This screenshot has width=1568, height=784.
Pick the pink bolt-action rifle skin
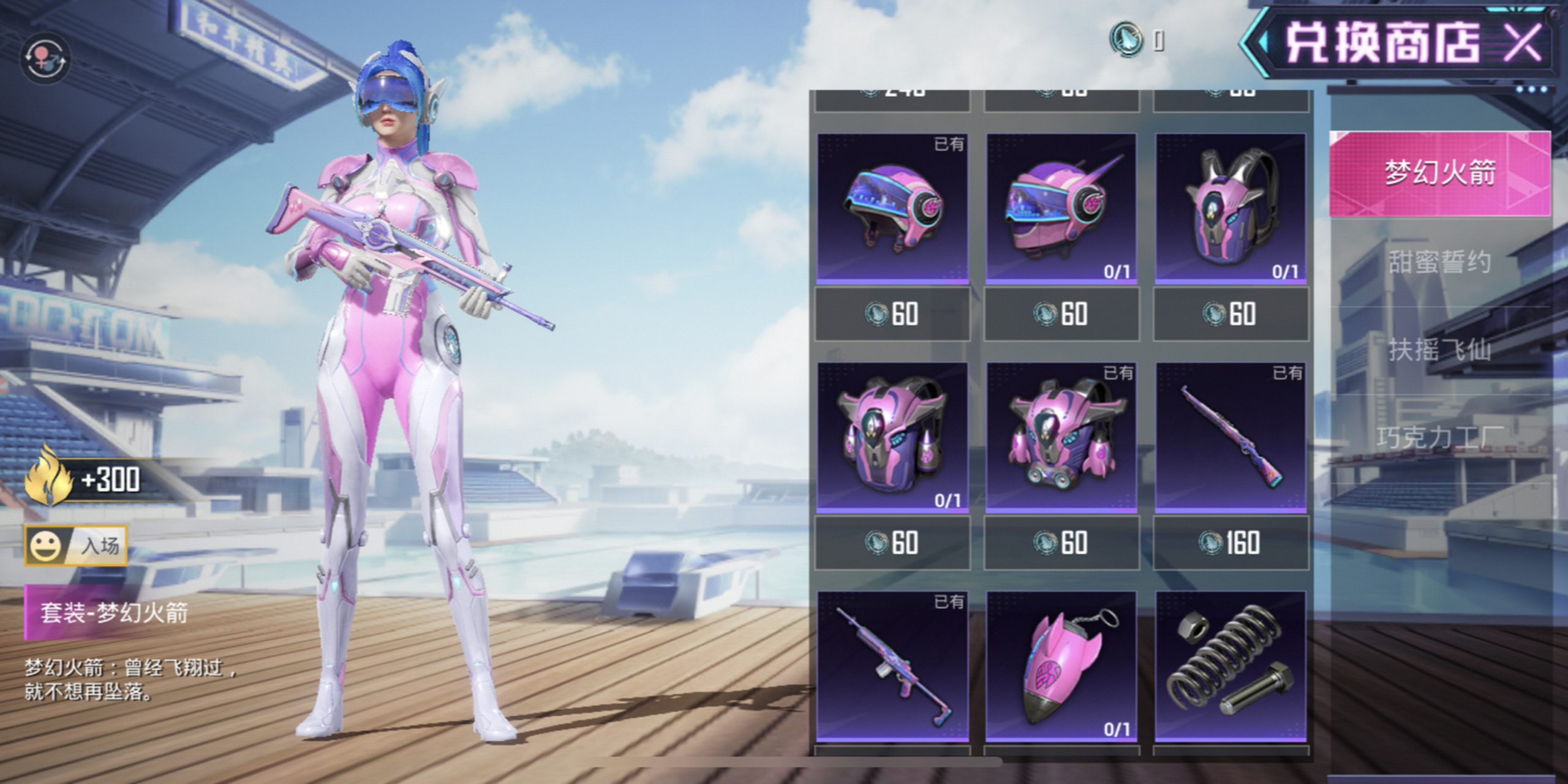click(1231, 437)
